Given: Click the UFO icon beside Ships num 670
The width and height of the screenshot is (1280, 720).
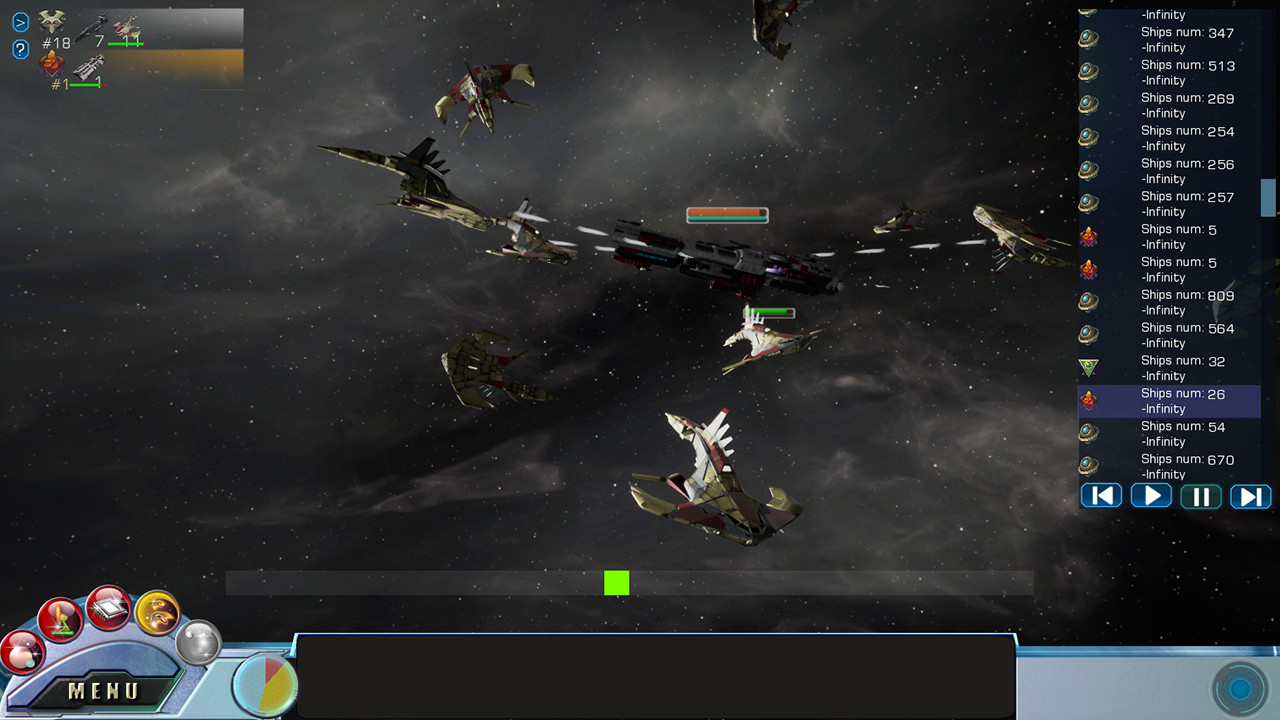Looking at the screenshot, I should 1088,466.
